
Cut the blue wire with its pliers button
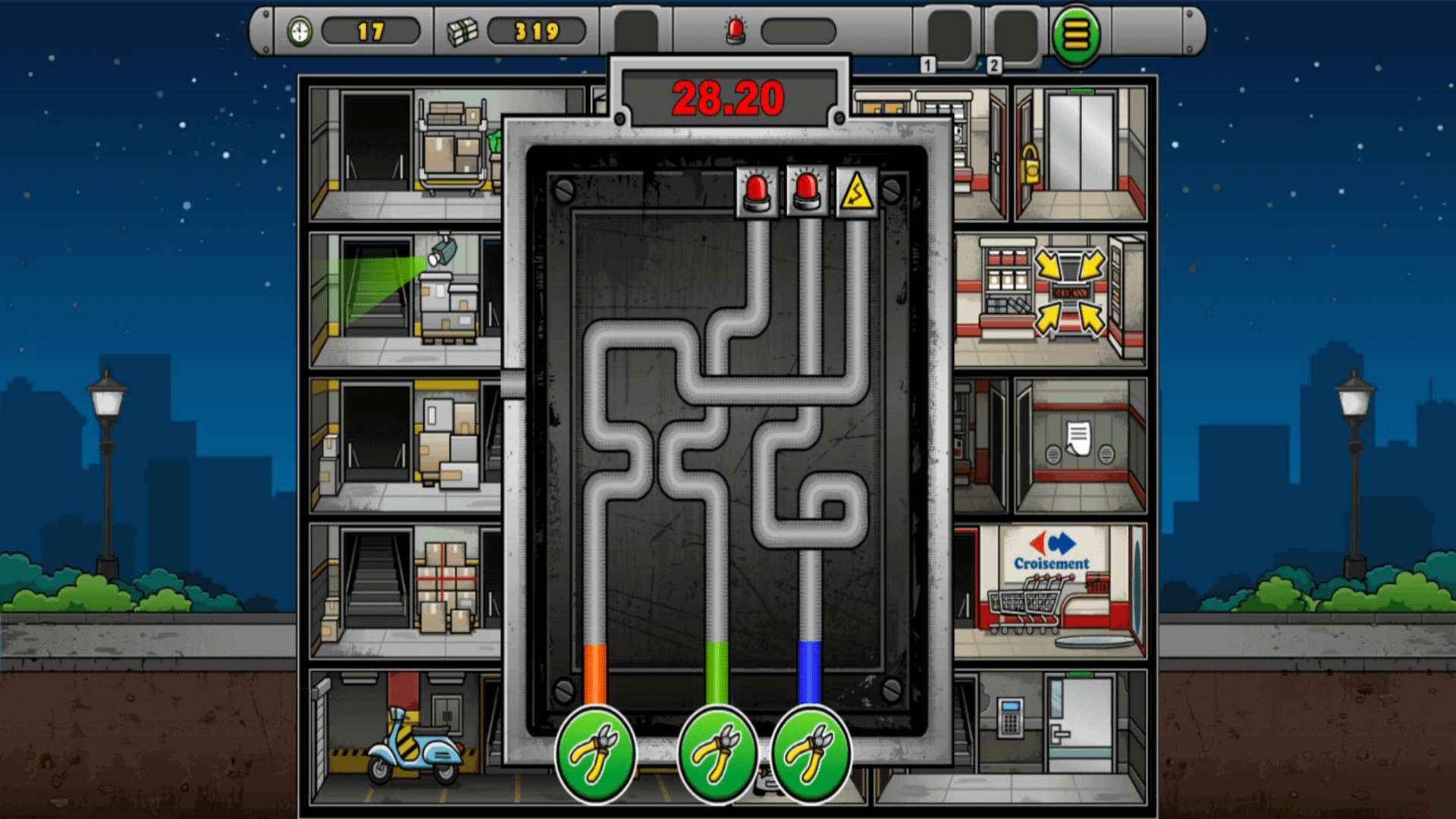pos(811,753)
